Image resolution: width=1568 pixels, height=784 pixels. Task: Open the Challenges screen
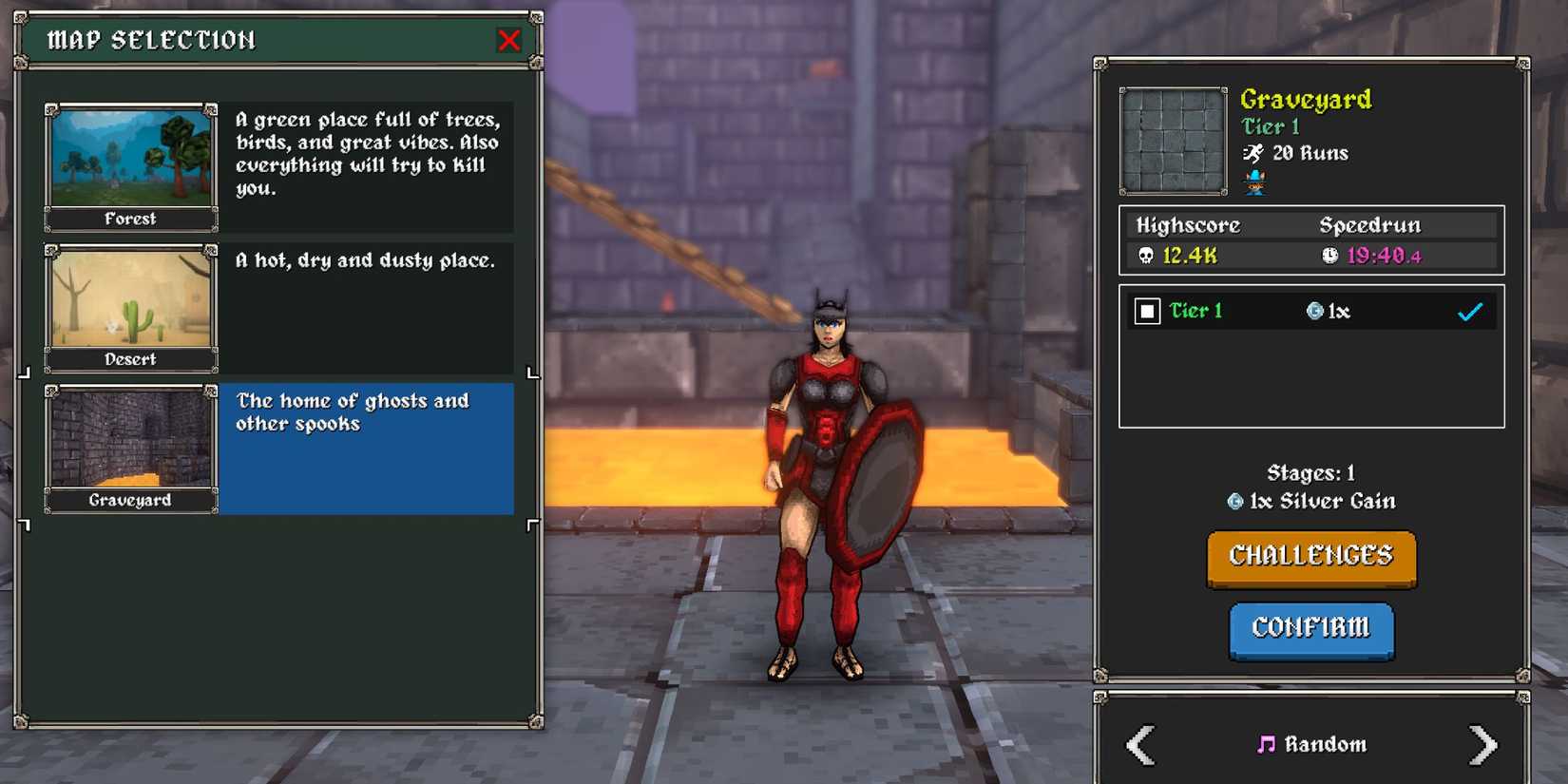click(1311, 557)
